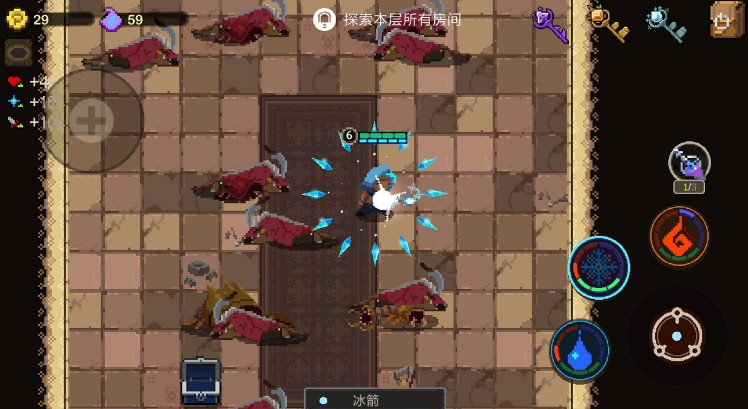This screenshot has width=748, height=409.
Task: Use the purple potion item (1/3)
Action: [x=689, y=164]
